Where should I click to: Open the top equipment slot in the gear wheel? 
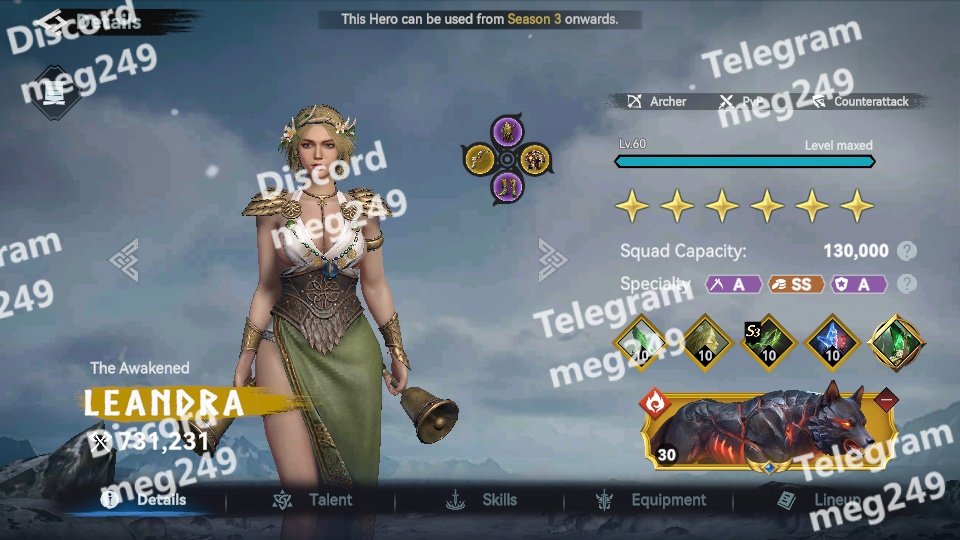point(507,131)
